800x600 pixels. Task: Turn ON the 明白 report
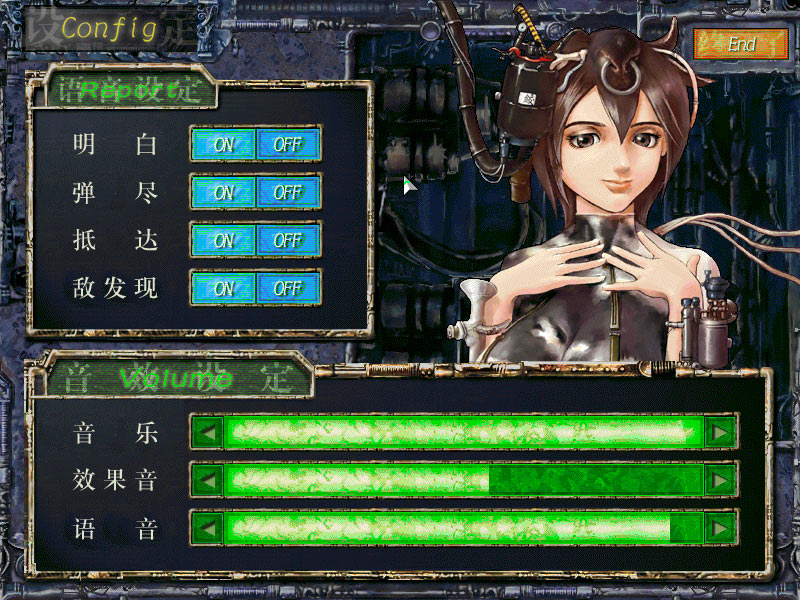click(223, 144)
